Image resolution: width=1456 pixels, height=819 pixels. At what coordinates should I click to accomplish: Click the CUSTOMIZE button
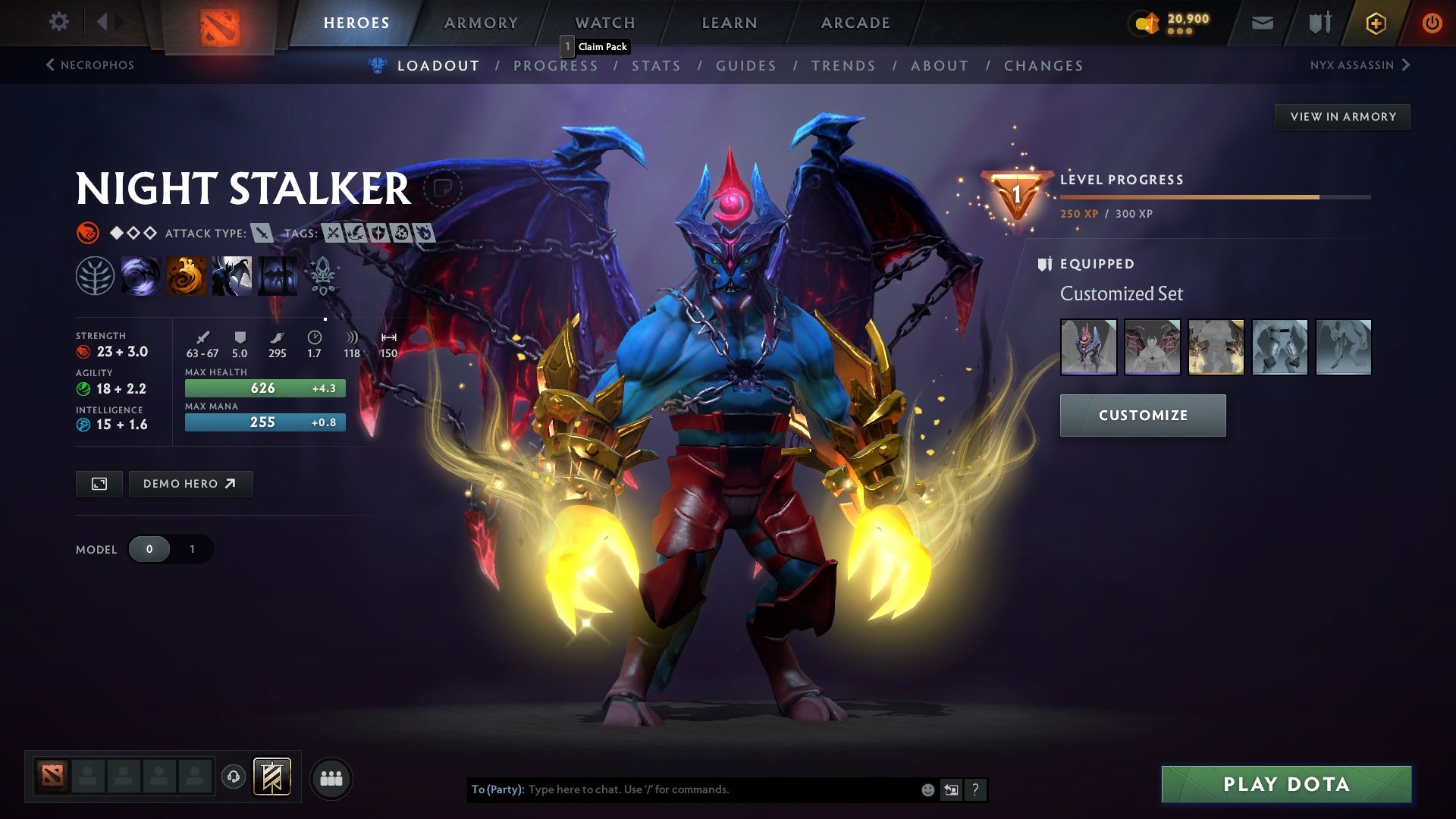1142,415
